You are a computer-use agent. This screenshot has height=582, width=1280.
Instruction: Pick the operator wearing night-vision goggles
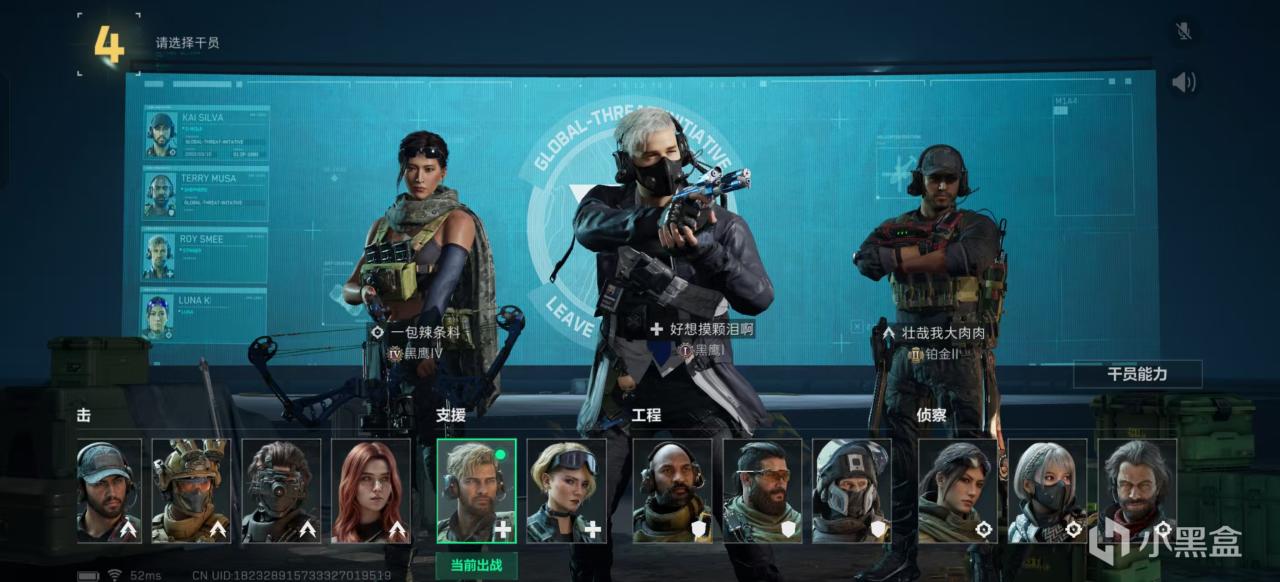pos(281,490)
